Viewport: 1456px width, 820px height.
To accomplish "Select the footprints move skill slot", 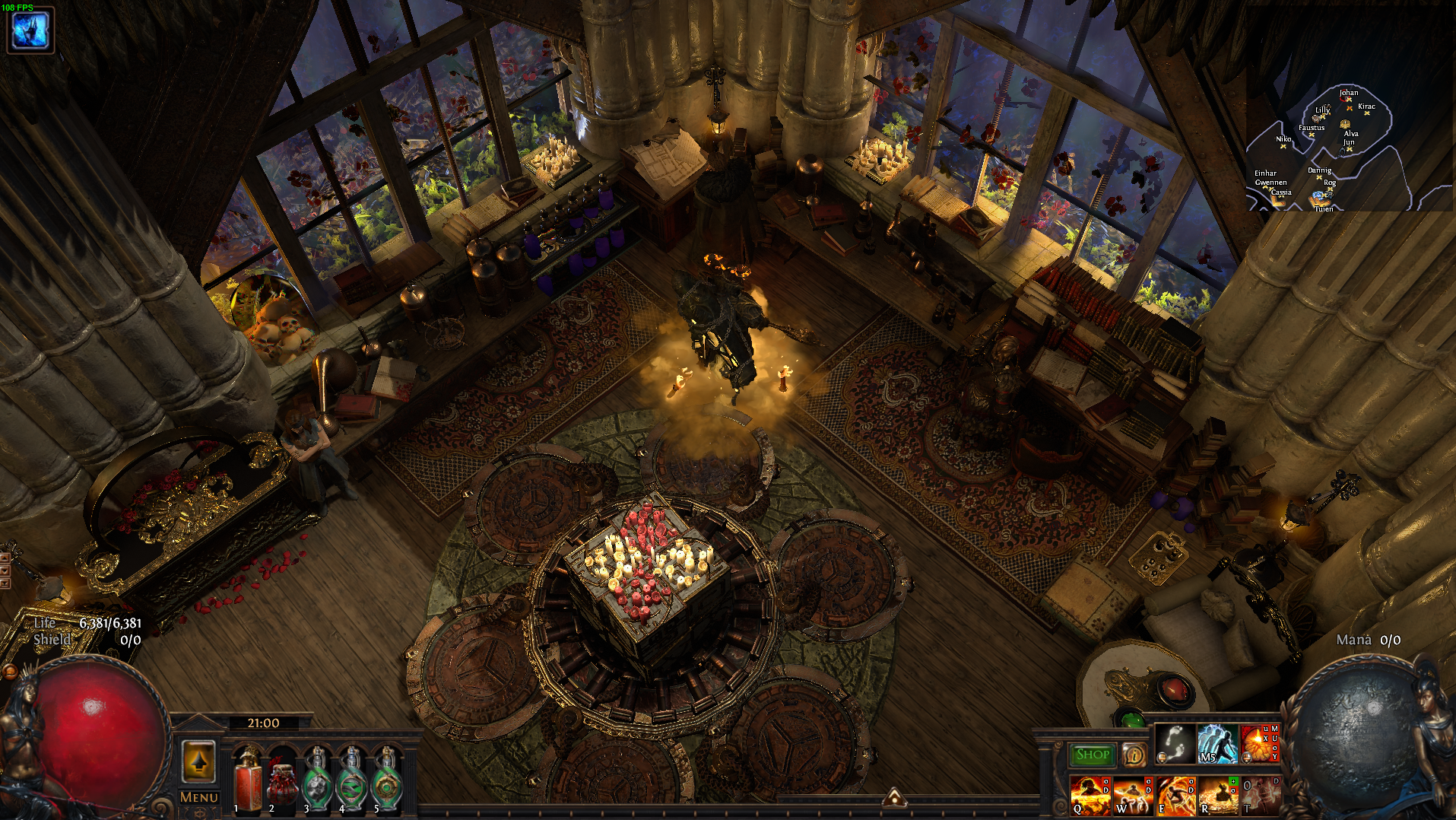I will pos(1175,743).
